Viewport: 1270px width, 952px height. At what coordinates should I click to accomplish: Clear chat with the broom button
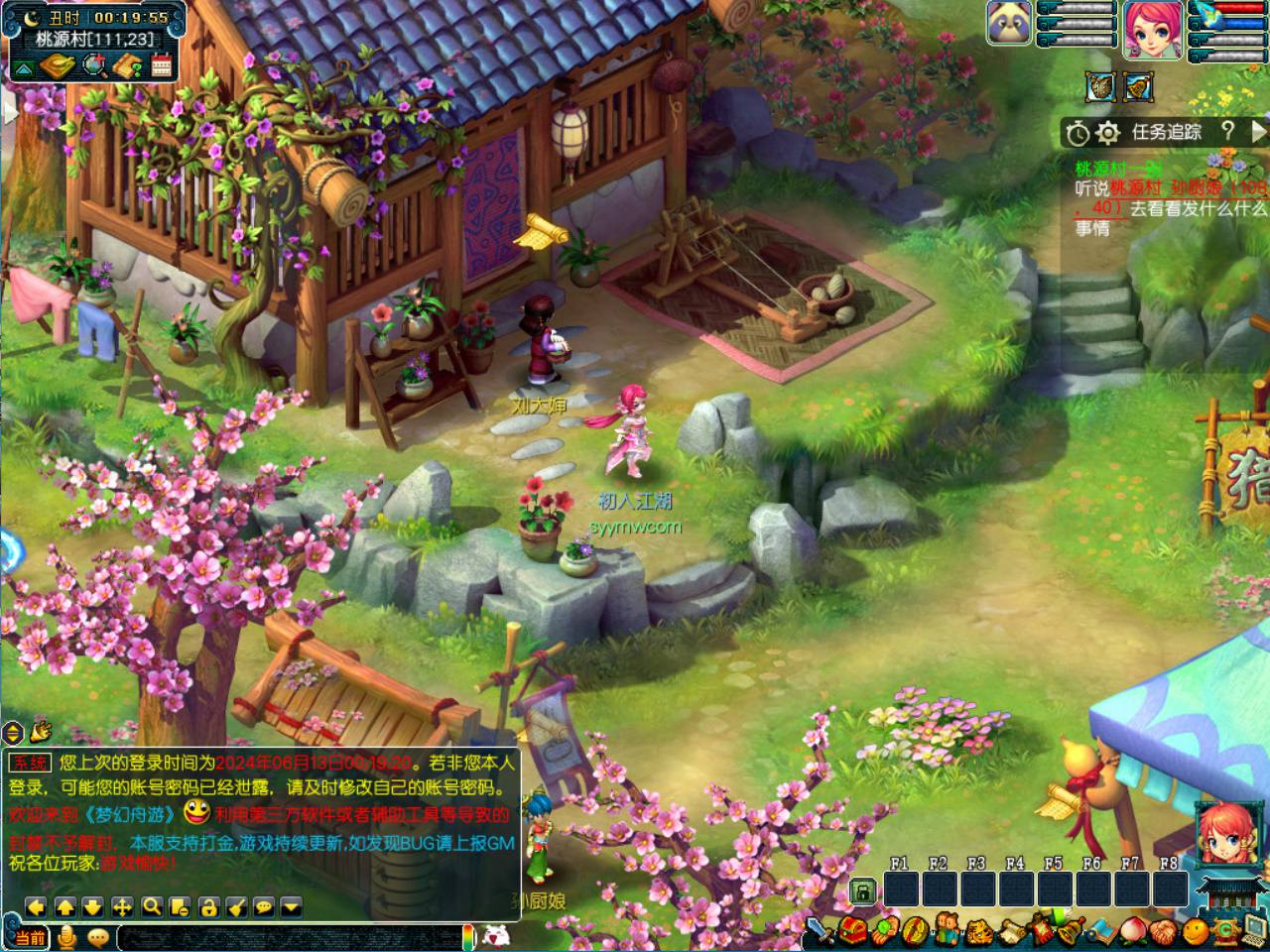pos(236,906)
